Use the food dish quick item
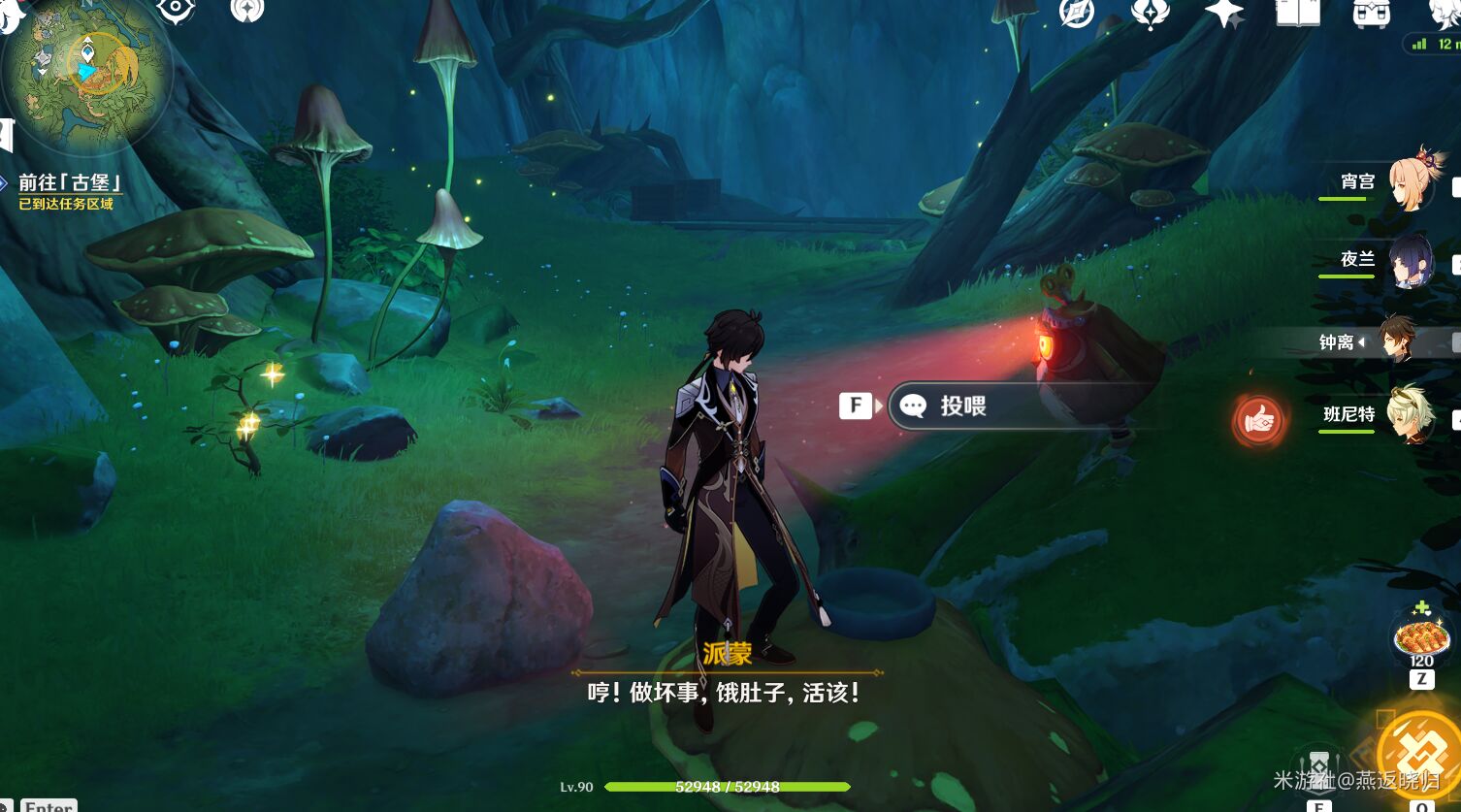Screen dimensions: 1461x812 1421,638
